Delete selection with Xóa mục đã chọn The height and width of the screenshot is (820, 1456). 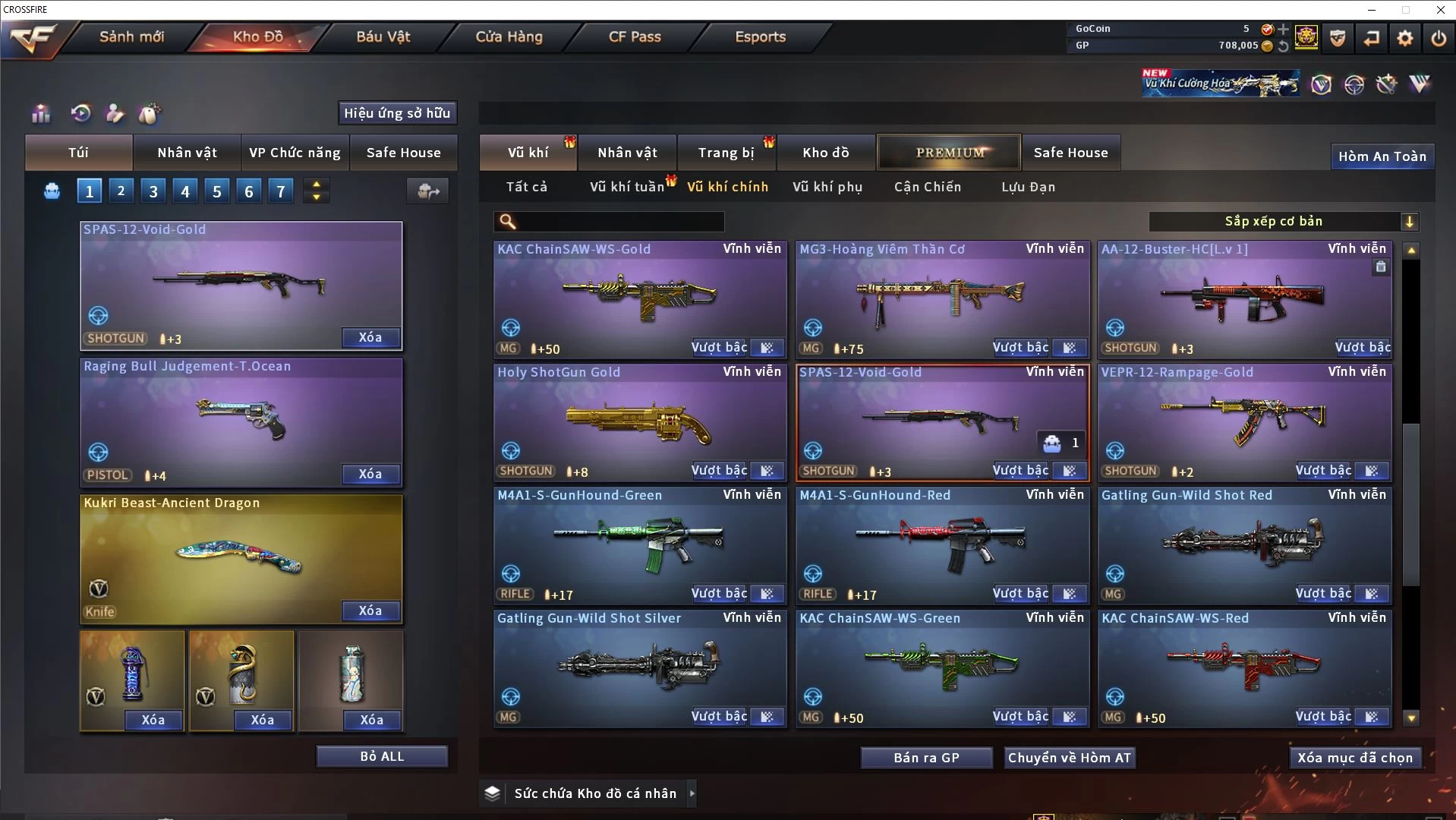1355,758
